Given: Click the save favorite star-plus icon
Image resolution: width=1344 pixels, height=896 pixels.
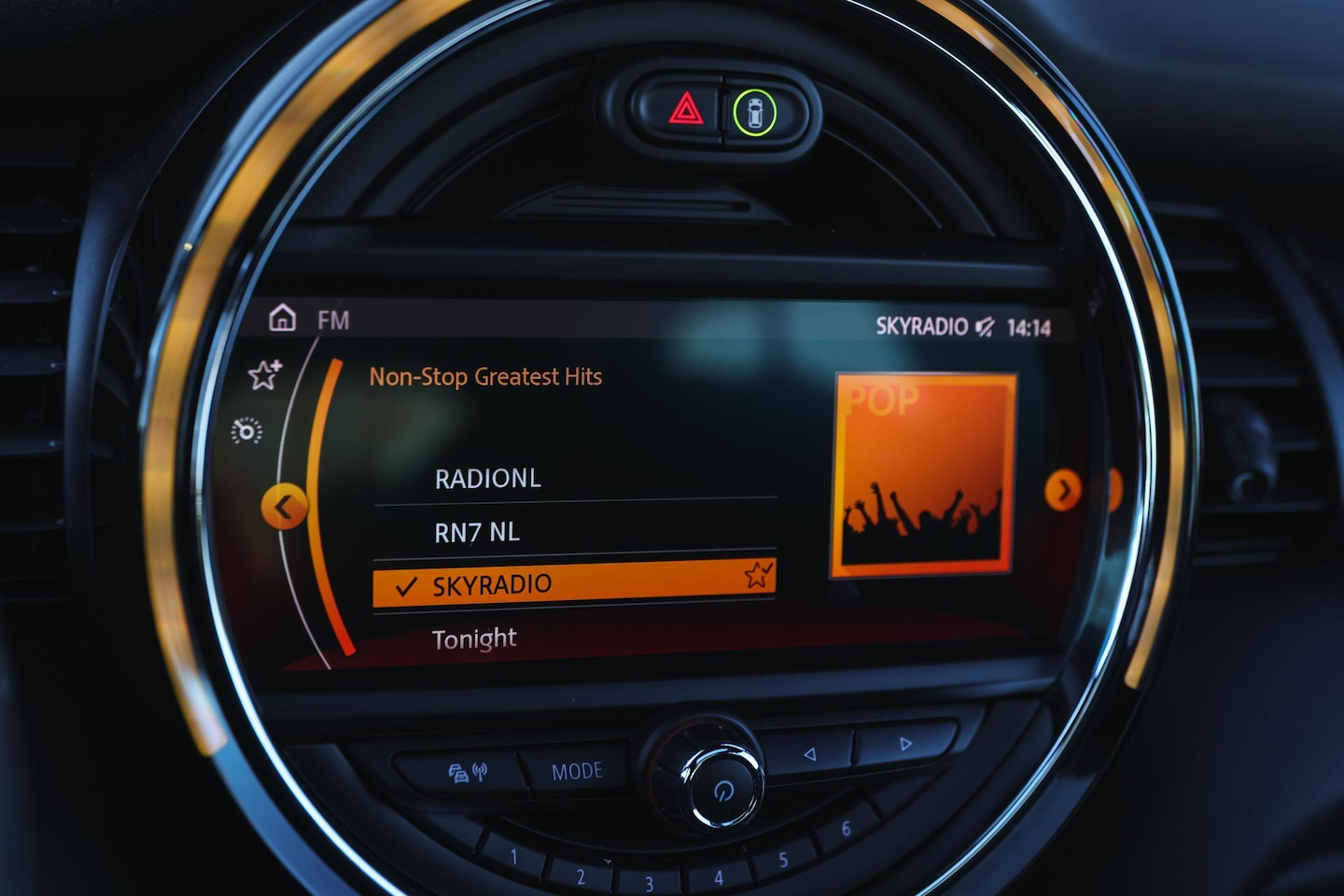Looking at the screenshot, I should click(x=264, y=375).
